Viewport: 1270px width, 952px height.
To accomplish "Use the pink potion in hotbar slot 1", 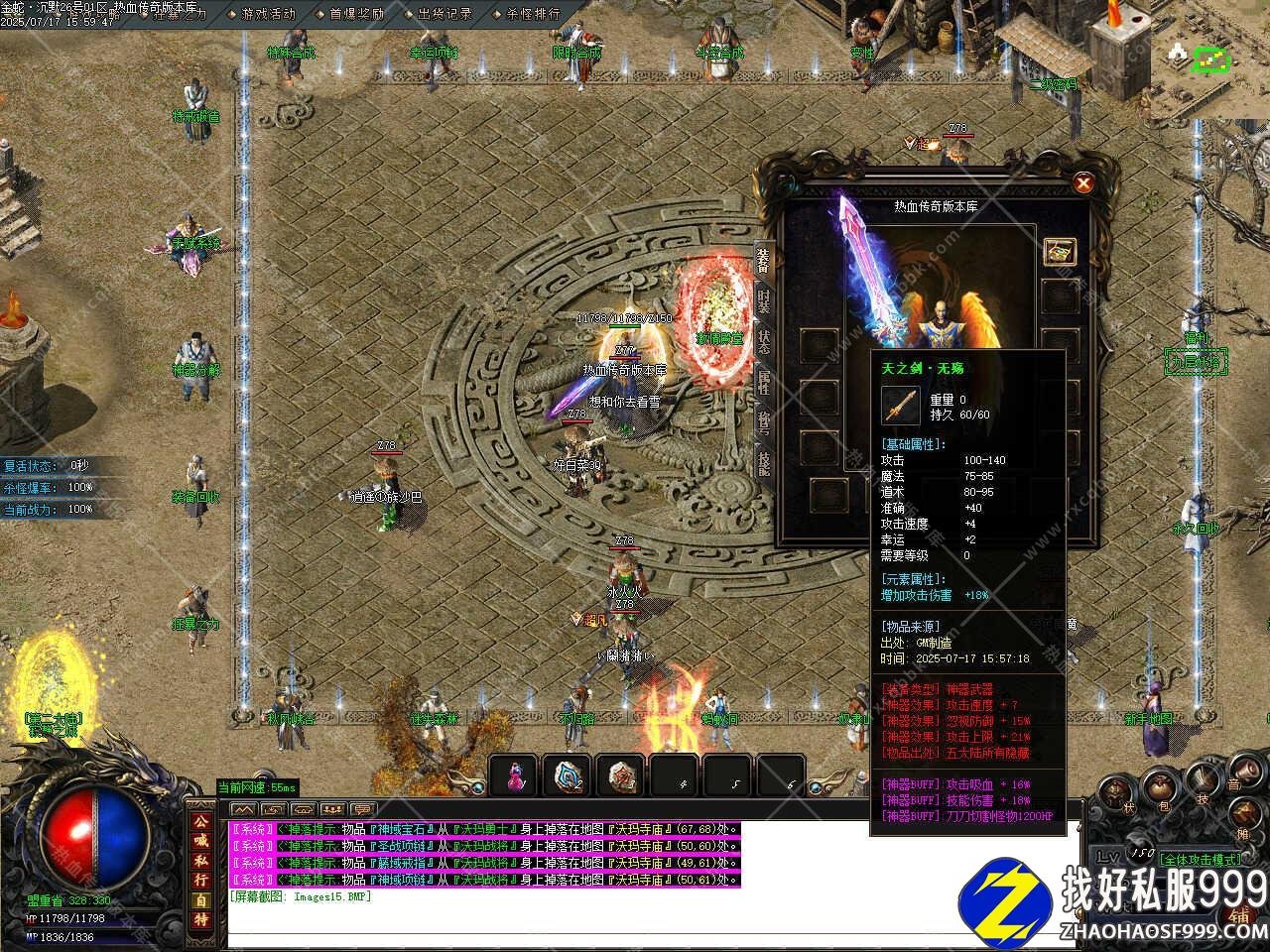I will pos(514,776).
